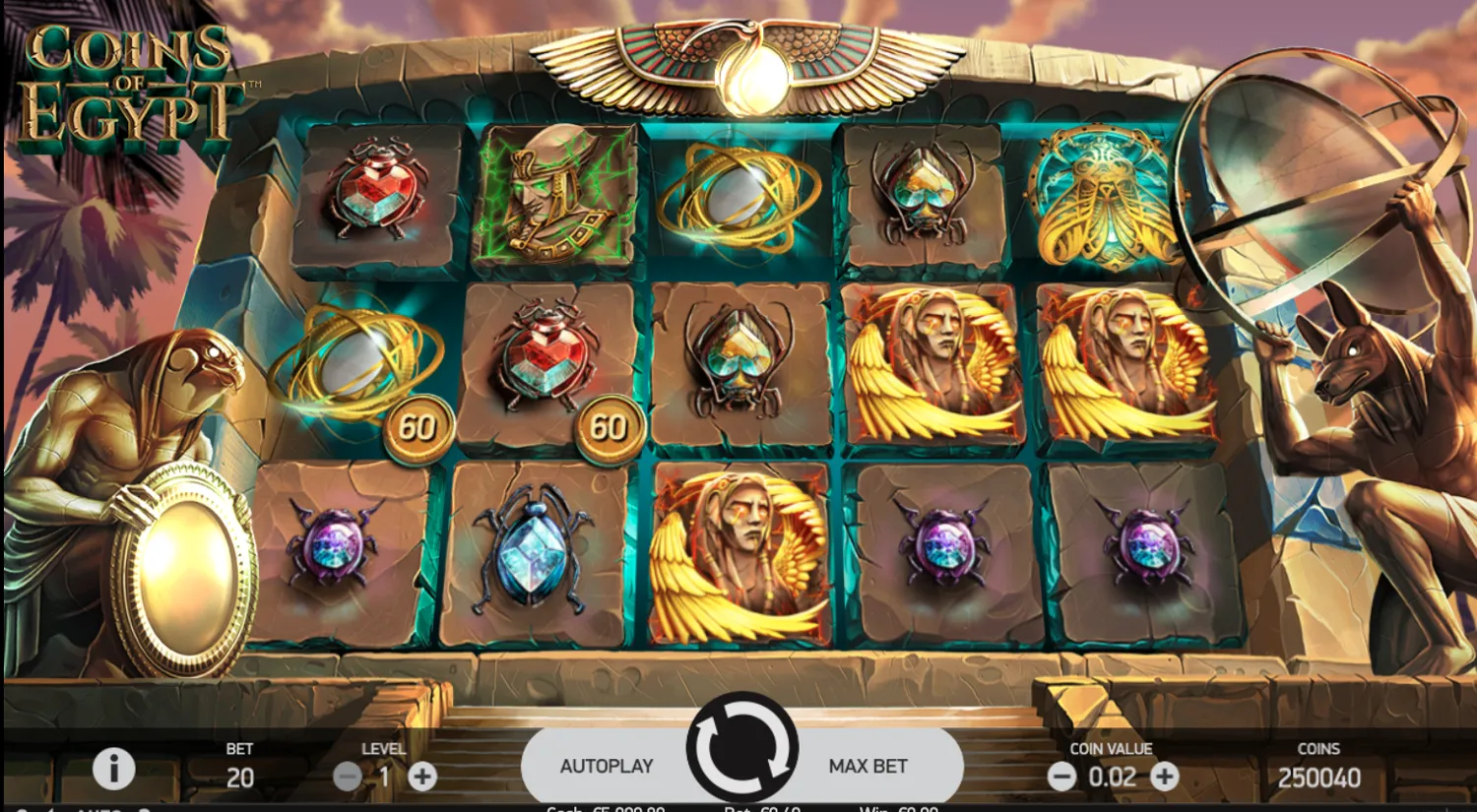This screenshot has height=812, width=1477.
Task: Decrease the bet level
Action: [x=347, y=776]
